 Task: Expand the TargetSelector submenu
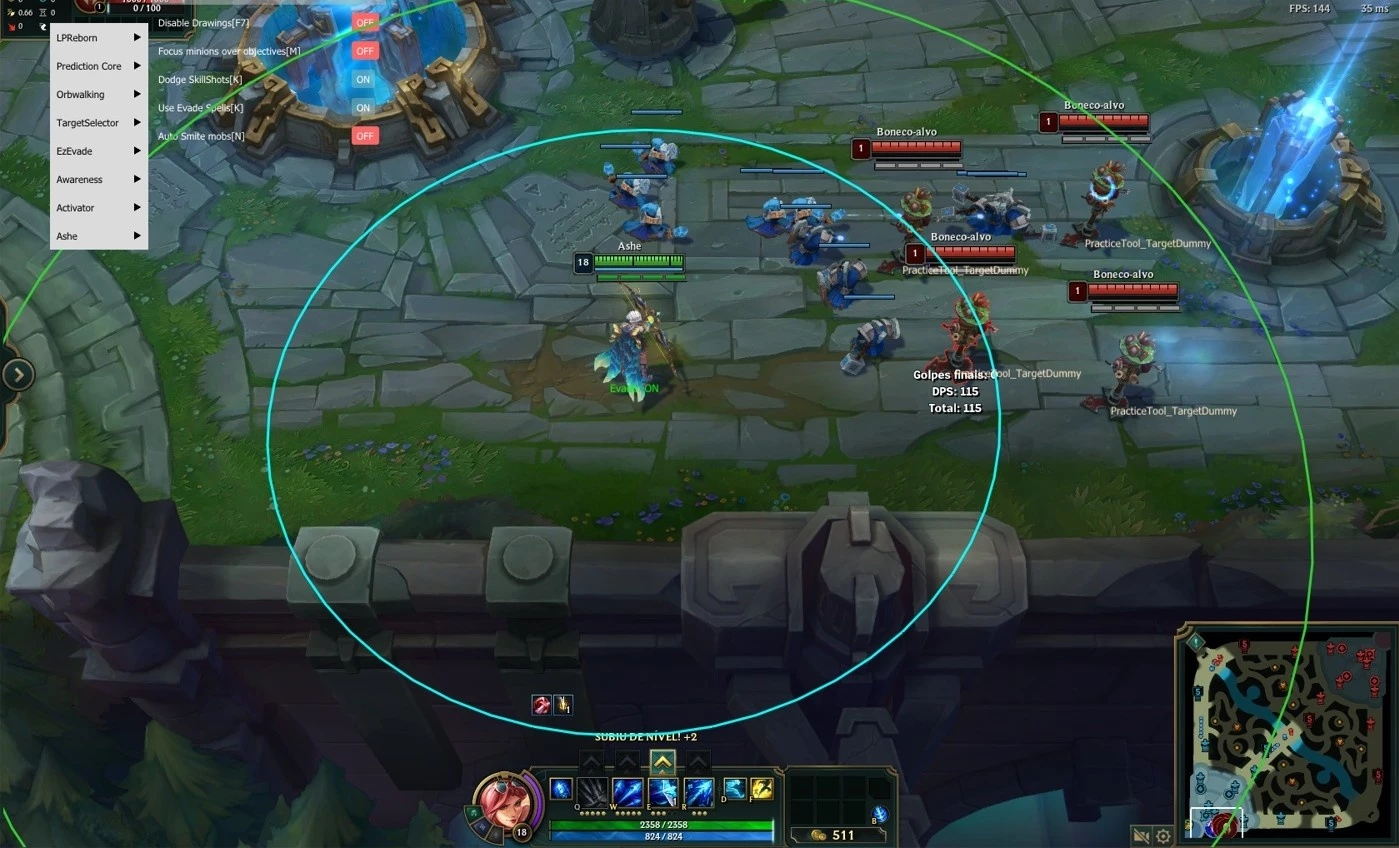coord(95,122)
